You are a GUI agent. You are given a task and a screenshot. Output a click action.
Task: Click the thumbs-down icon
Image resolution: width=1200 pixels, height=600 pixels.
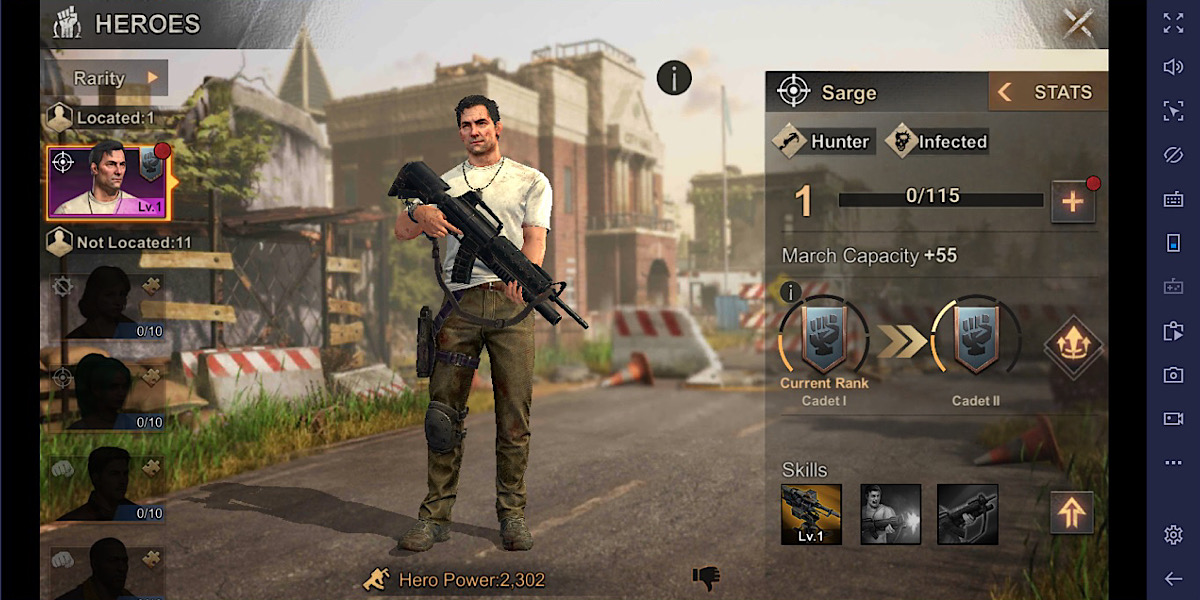706,577
